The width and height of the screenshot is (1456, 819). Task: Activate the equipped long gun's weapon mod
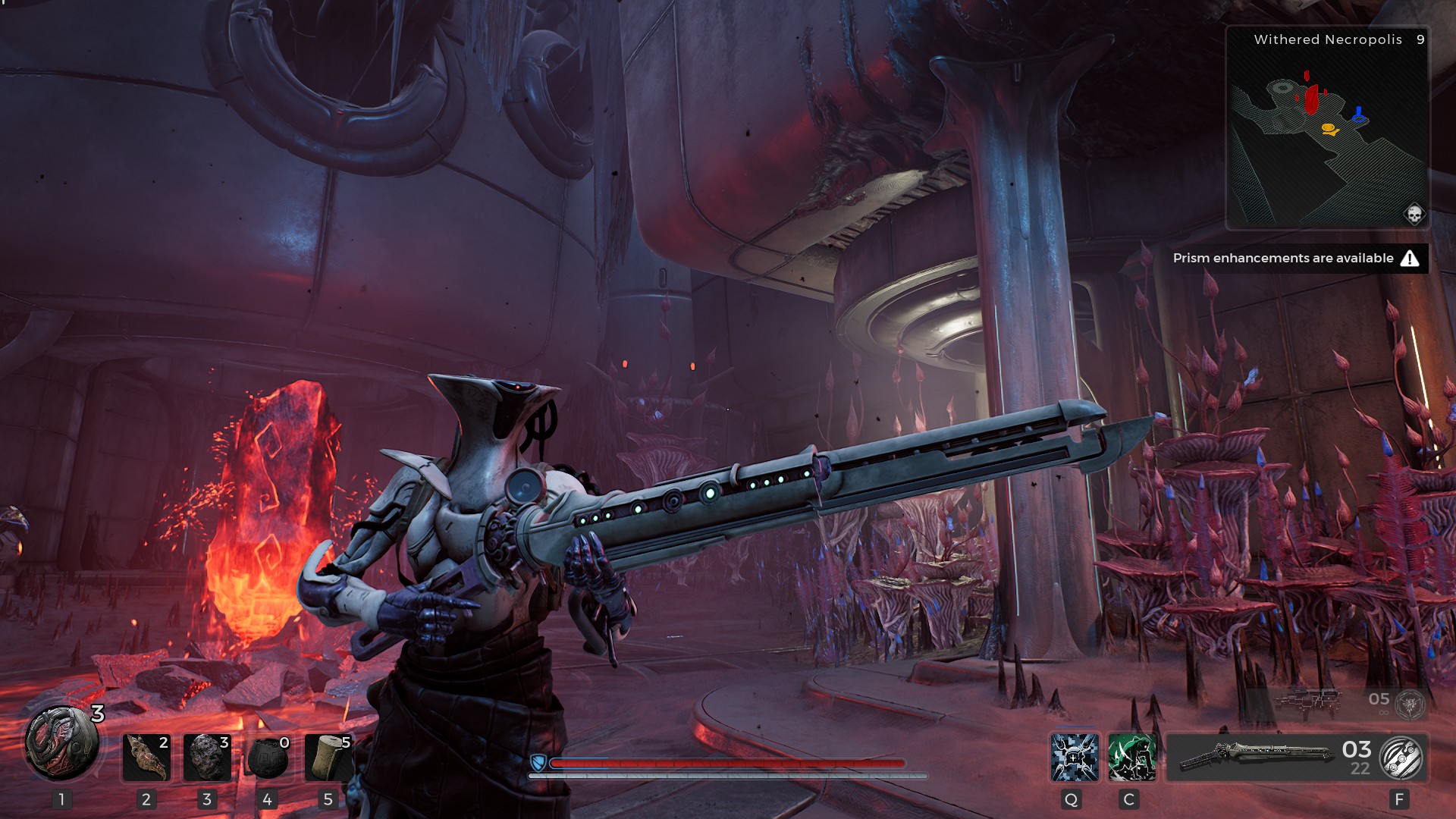1401,758
